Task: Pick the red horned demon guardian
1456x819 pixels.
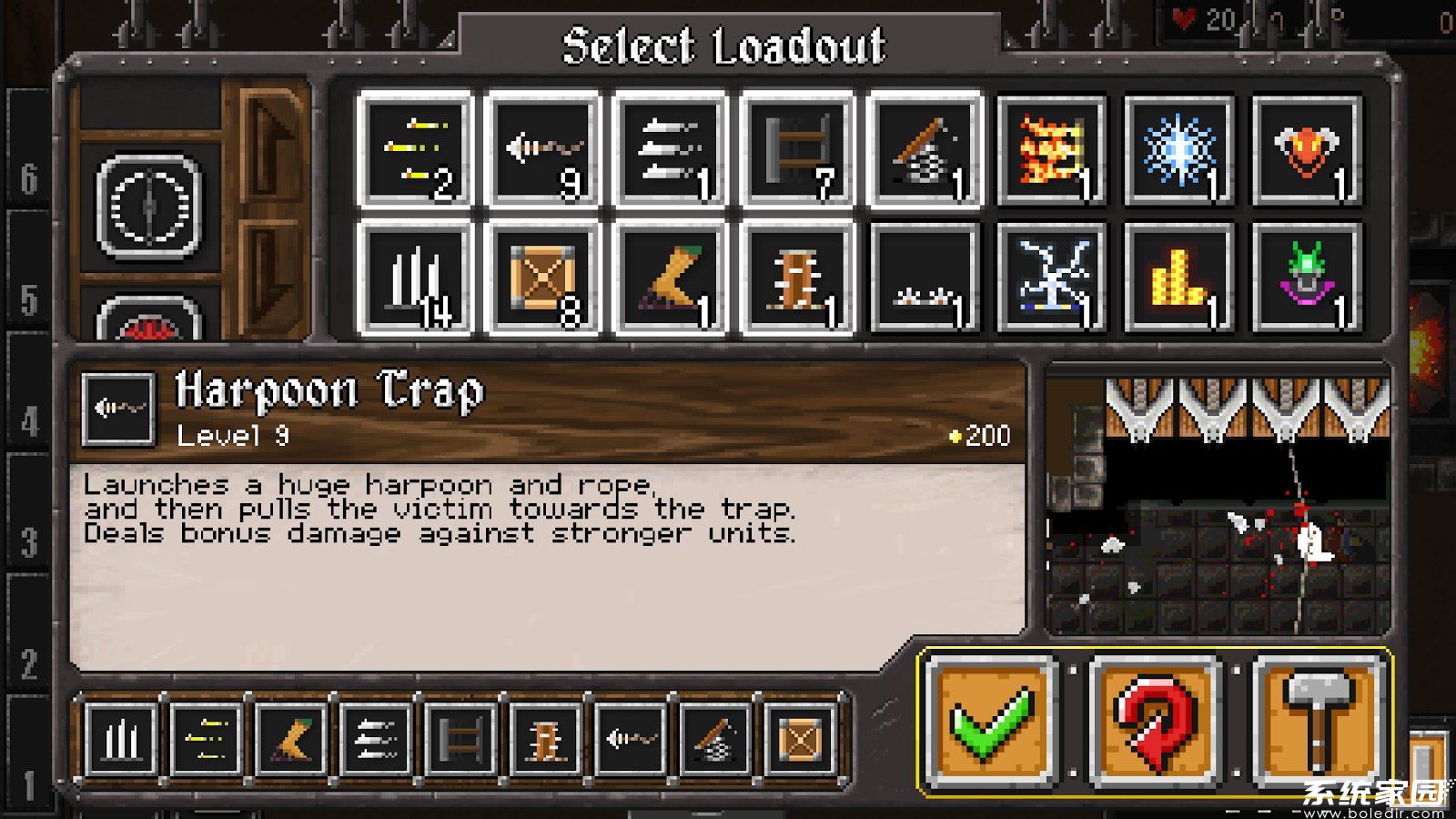Action: coord(1308,151)
